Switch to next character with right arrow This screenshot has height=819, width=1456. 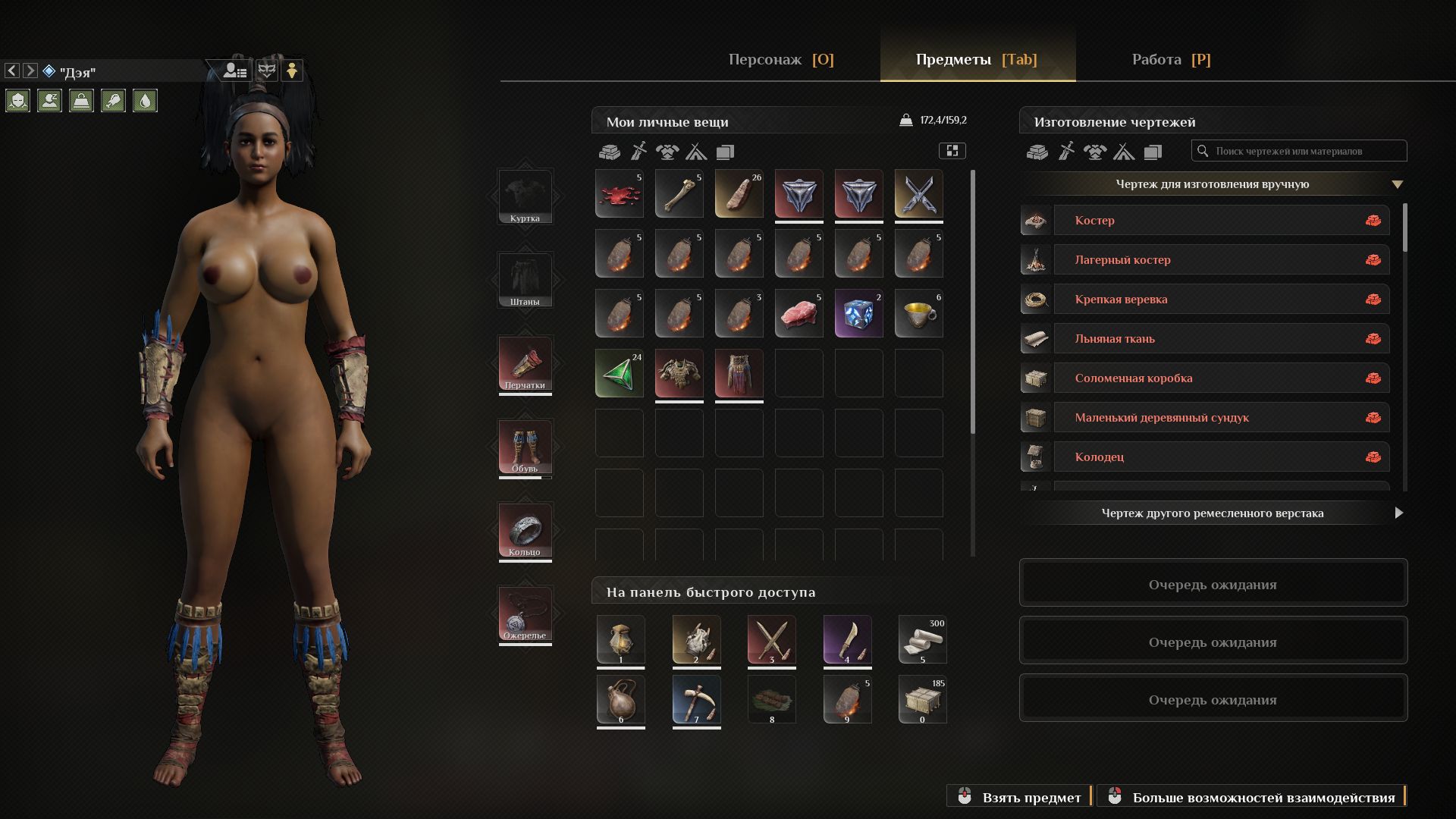click(30, 71)
